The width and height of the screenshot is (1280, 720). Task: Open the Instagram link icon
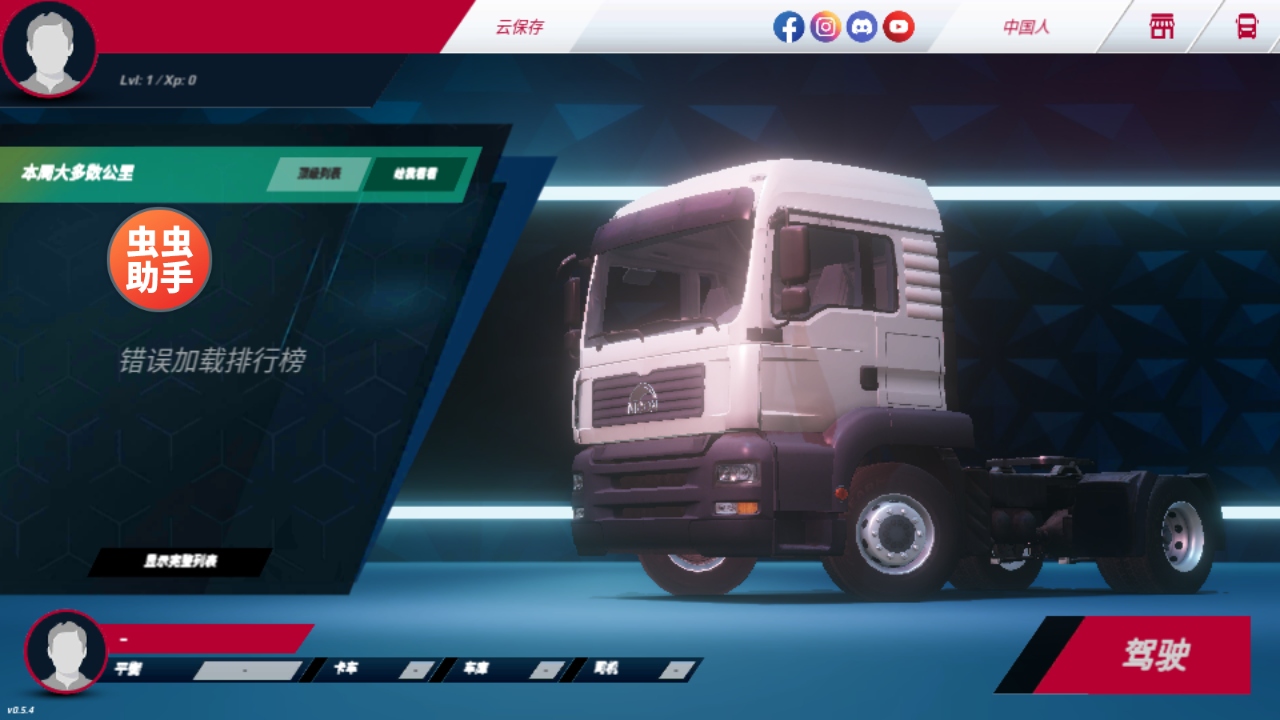825,27
